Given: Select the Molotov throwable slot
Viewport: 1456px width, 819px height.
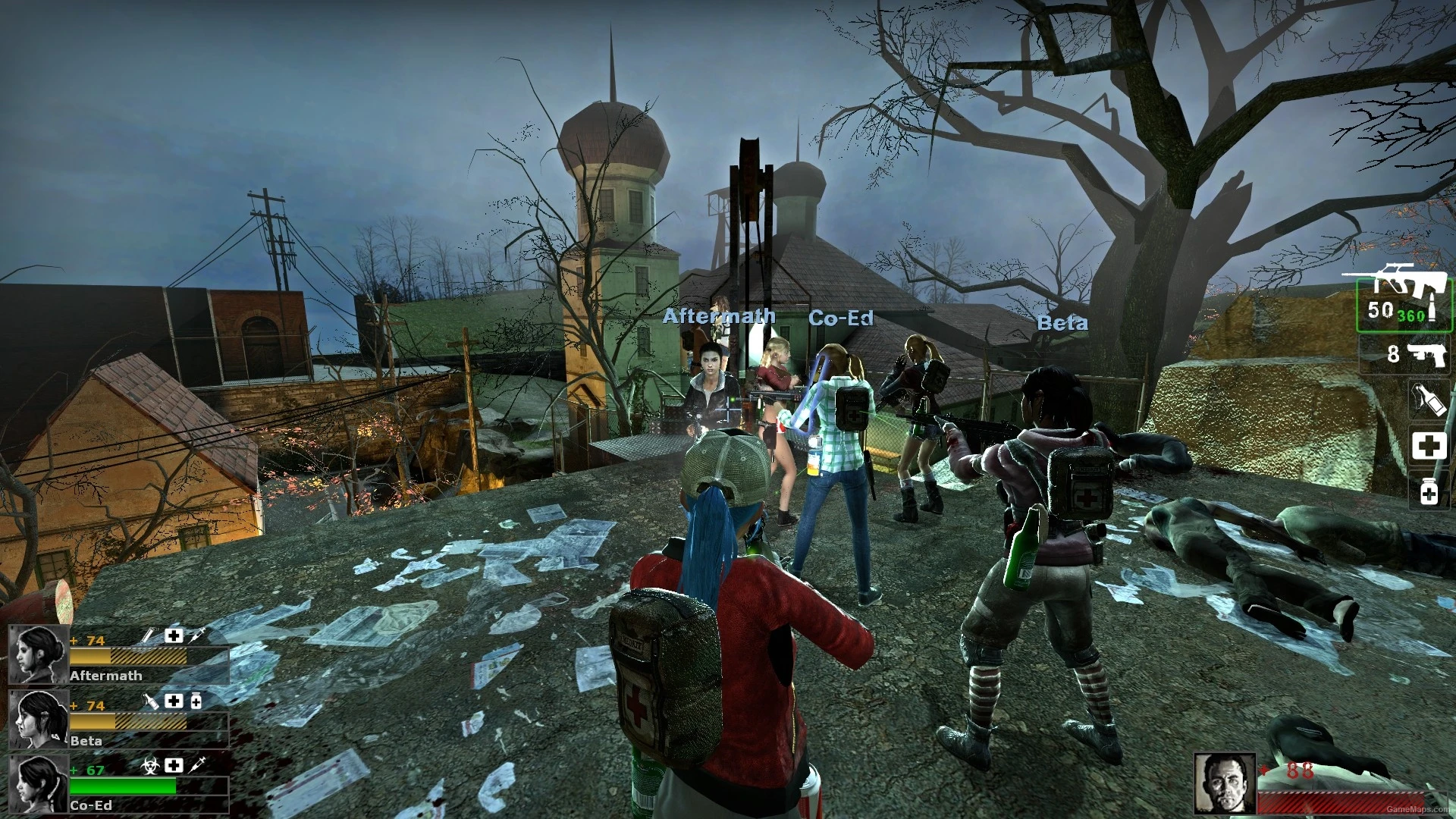Looking at the screenshot, I should point(1428,398).
